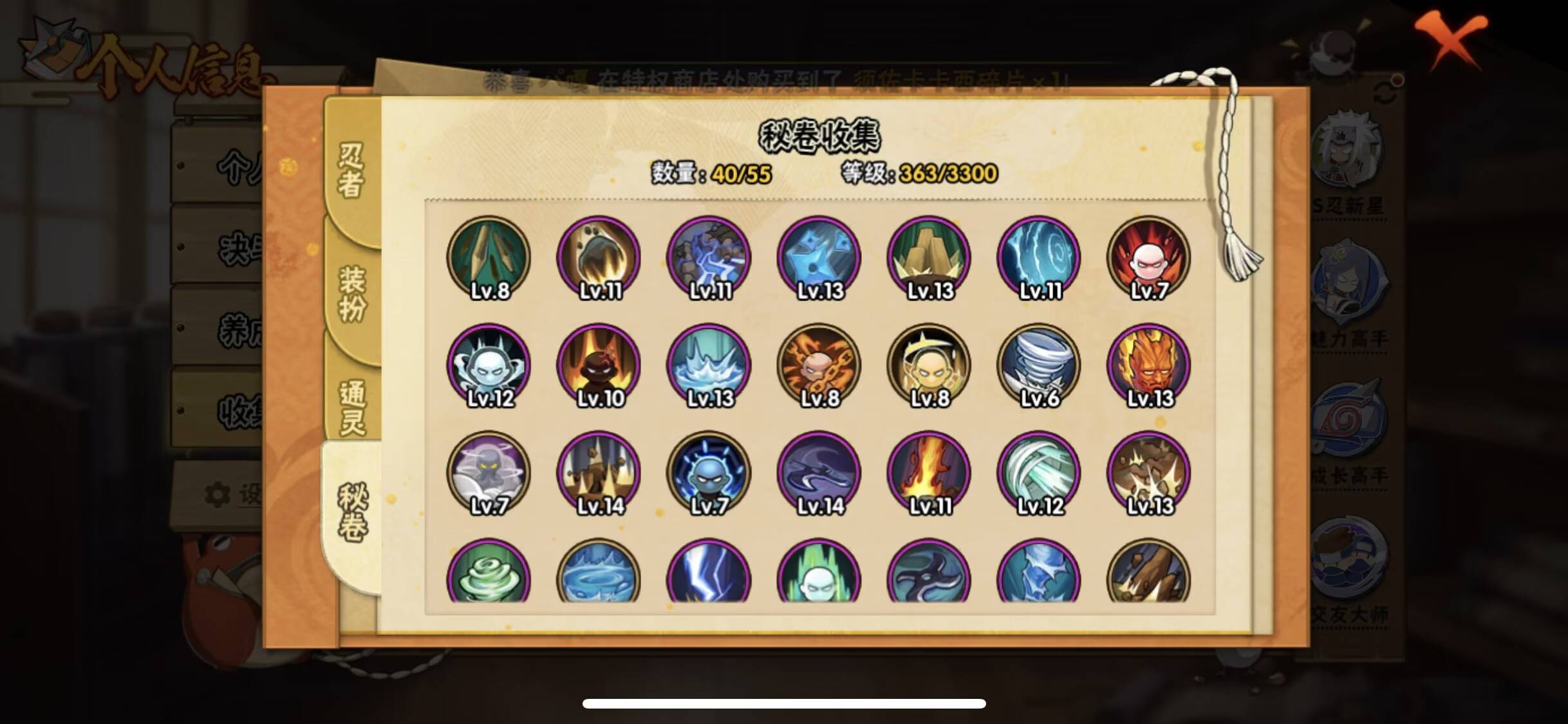Open the Lv.6 tornado scroll icon

[x=1039, y=364]
